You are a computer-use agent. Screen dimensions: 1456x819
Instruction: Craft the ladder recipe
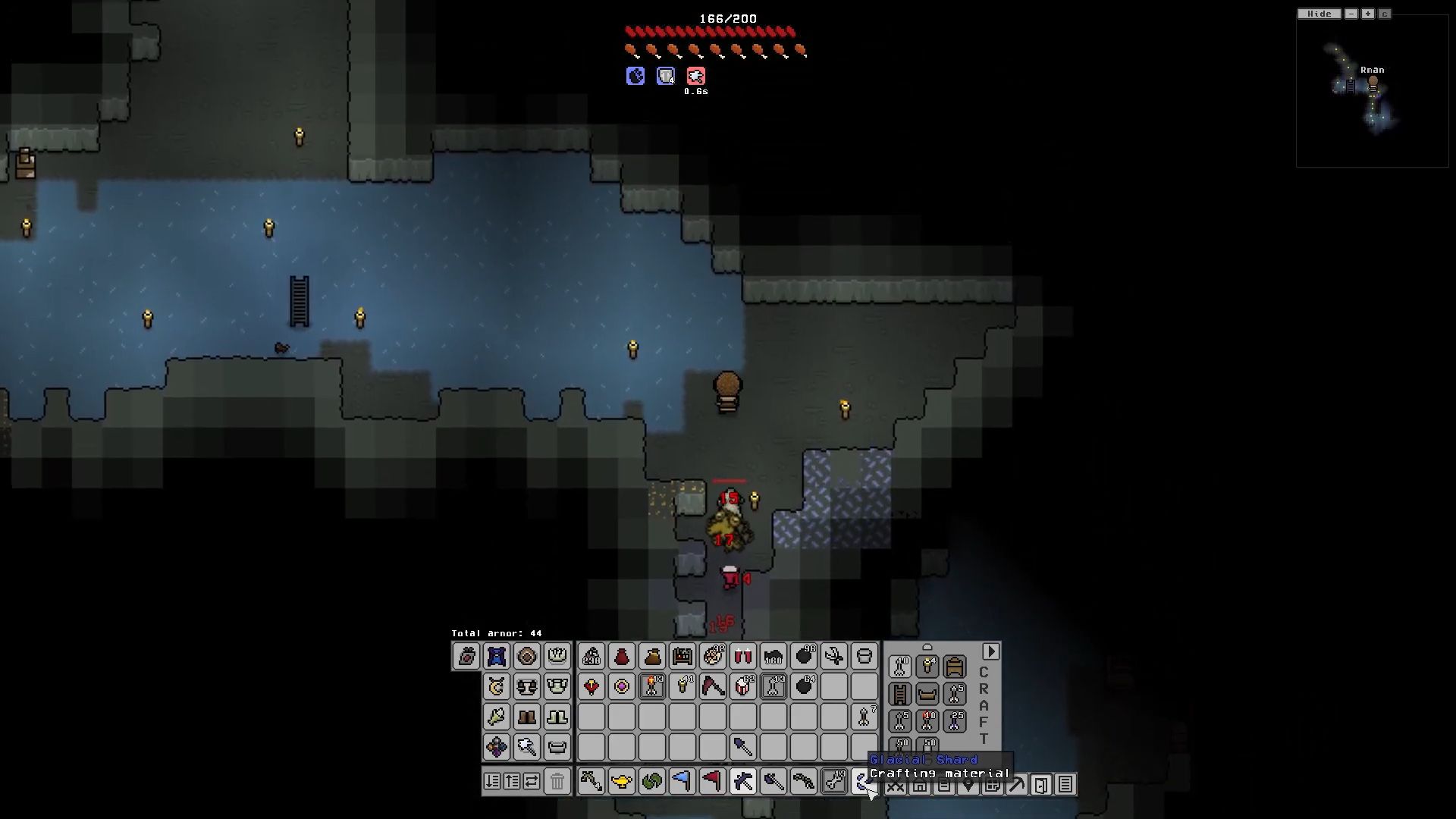point(900,694)
